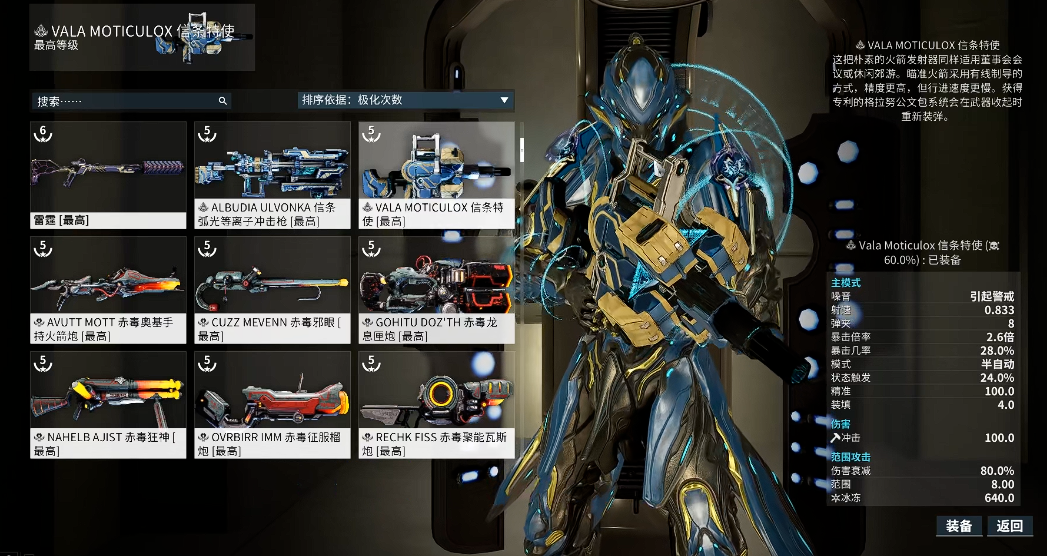The height and width of the screenshot is (556, 1047).
Task: Select the Rechk Fiss 赤毒聚能瓦斯炮
Action: pyautogui.click(x=437, y=404)
